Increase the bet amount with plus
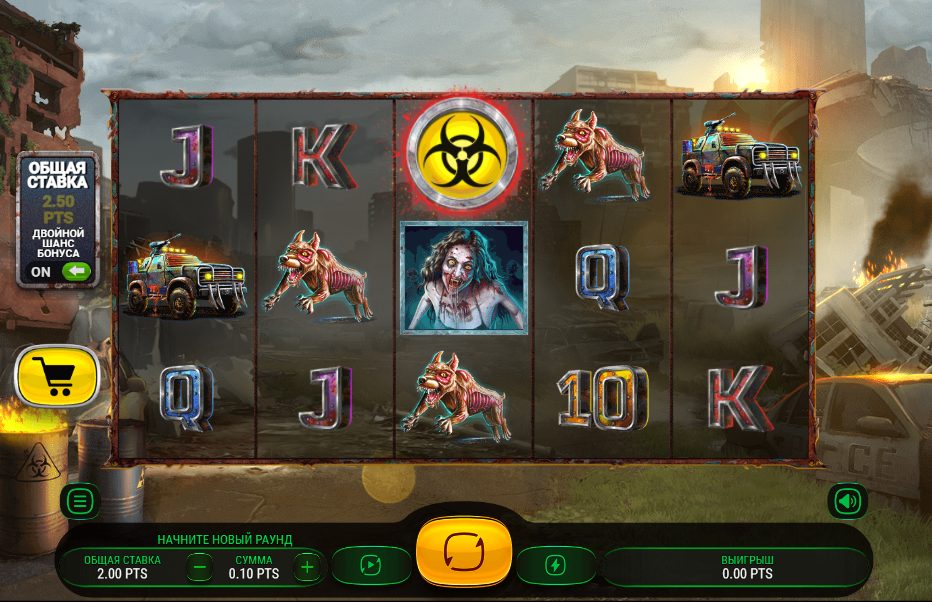932x602 pixels. [x=307, y=568]
